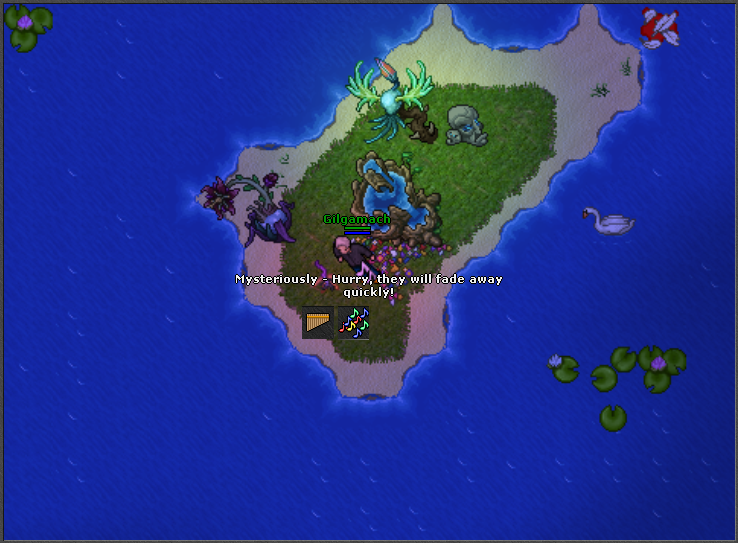This screenshot has height=543, width=738.
Task: Click the colorful music notes slot
Action: [x=353, y=322]
